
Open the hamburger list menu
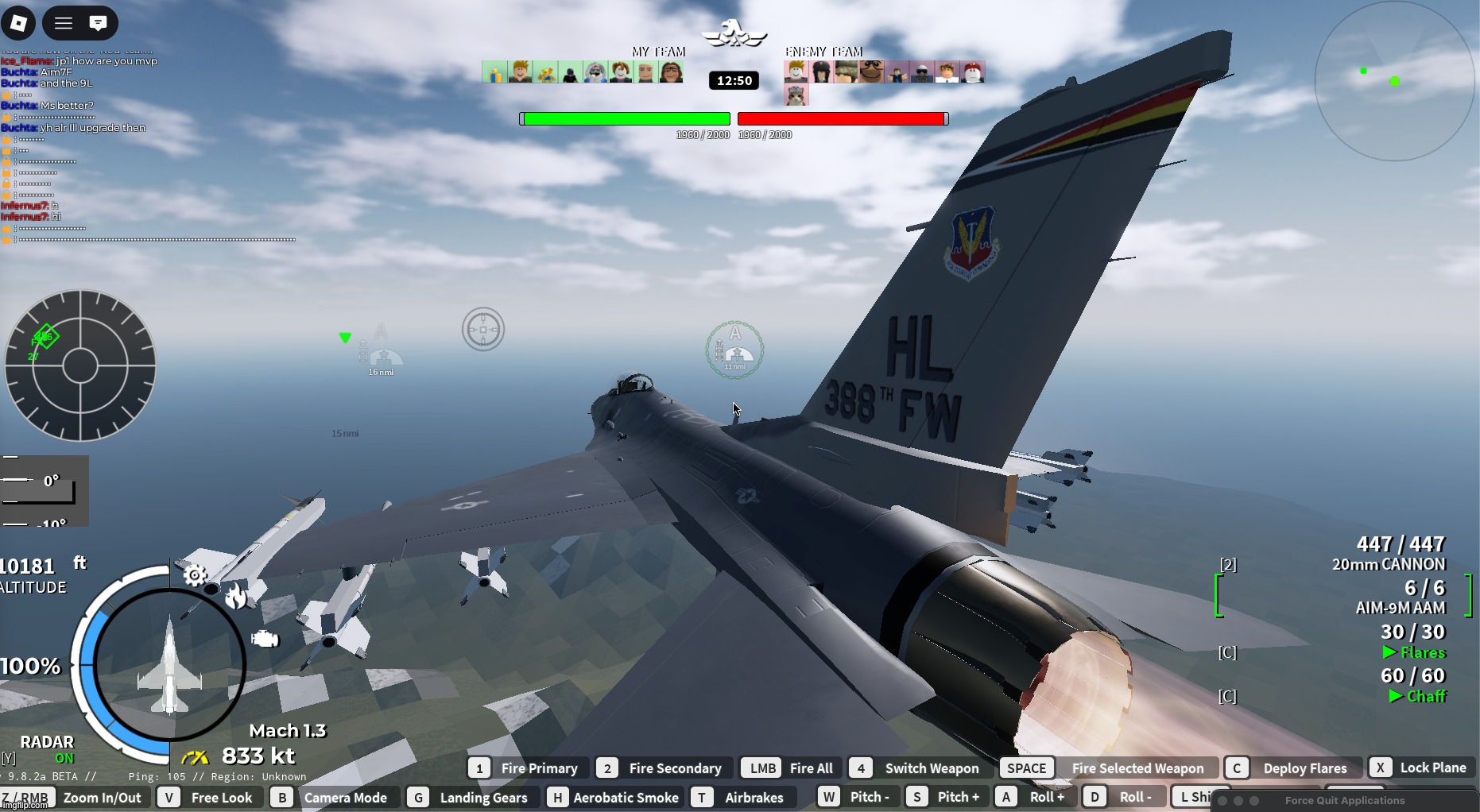pos(64,23)
